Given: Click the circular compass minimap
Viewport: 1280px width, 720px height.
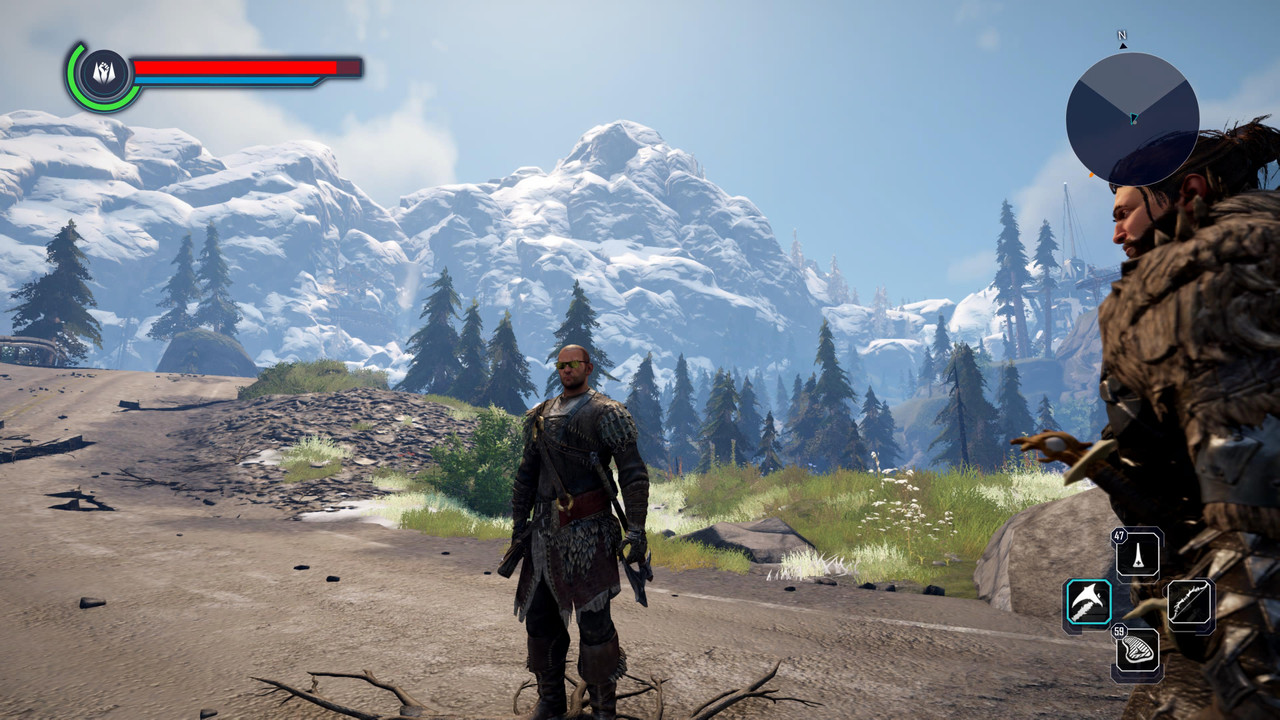Looking at the screenshot, I should [1132, 118].
